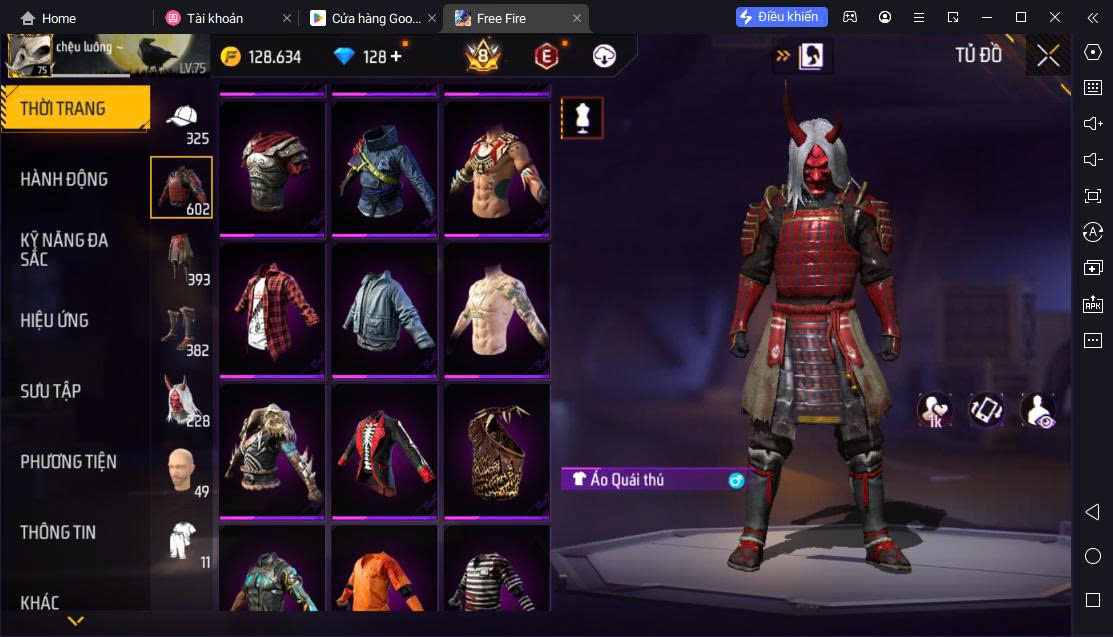
Task: Switch to the SƯU TẬP tab
Action: coord(50,391)
